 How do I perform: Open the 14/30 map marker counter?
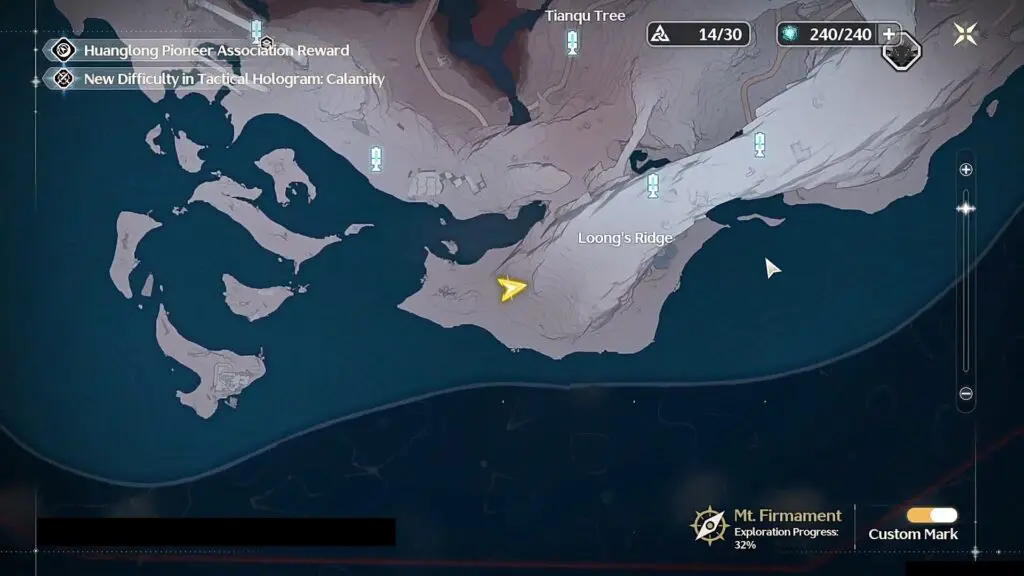point(698,34)
